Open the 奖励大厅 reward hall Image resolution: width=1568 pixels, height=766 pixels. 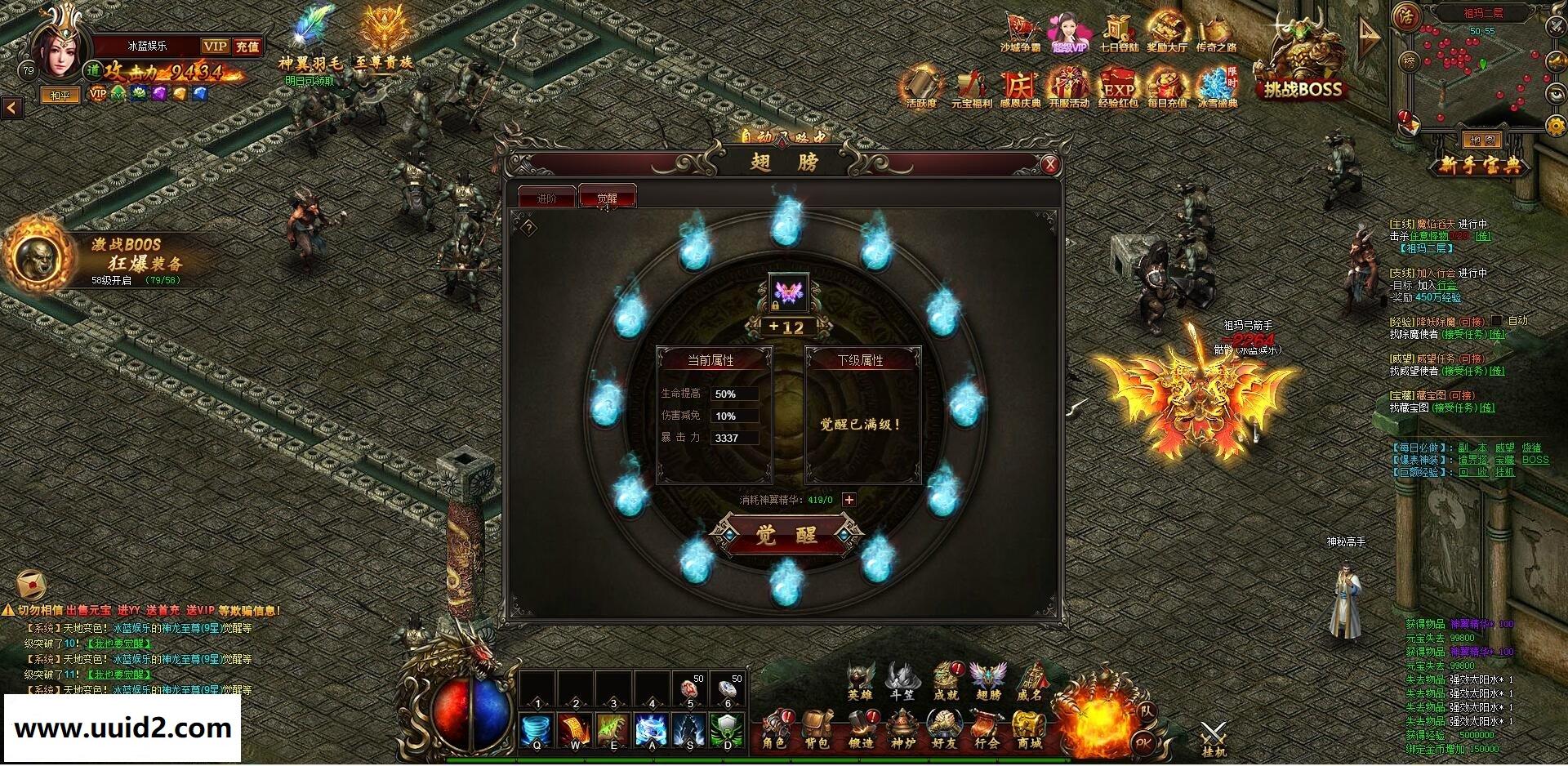(1166, 34)
